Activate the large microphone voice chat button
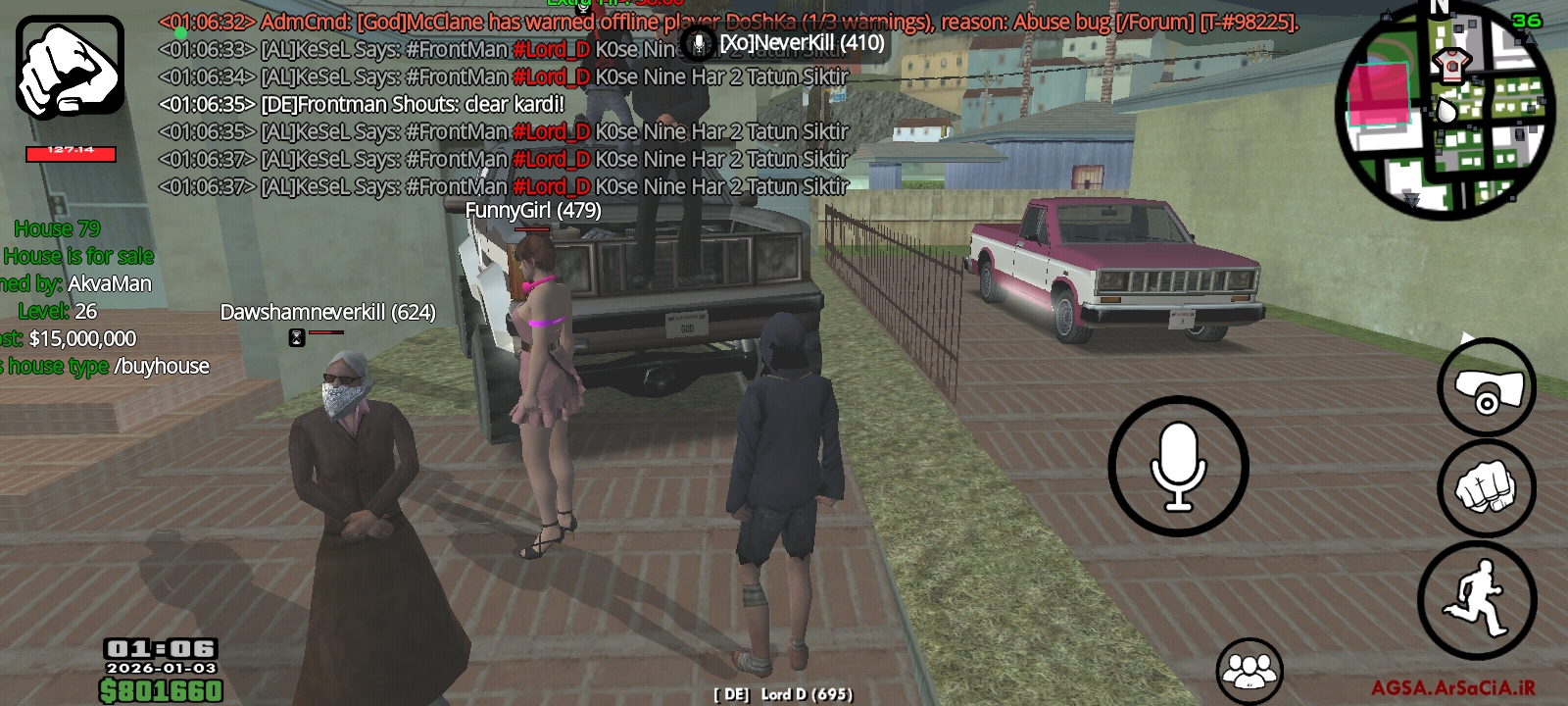1568x706 pixels. pos(1178,467)
